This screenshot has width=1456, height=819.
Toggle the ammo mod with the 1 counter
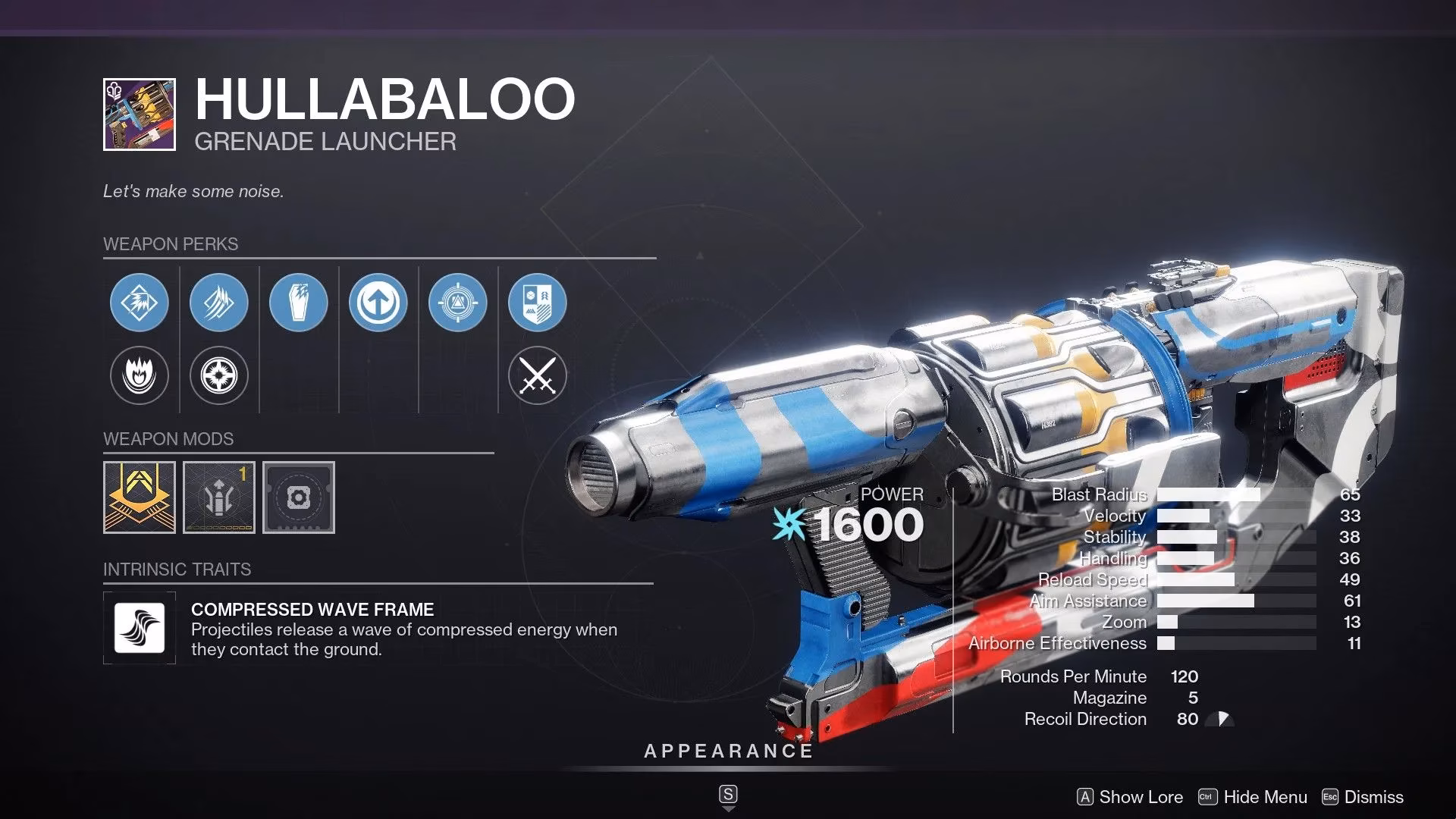(x=218, y=497)
